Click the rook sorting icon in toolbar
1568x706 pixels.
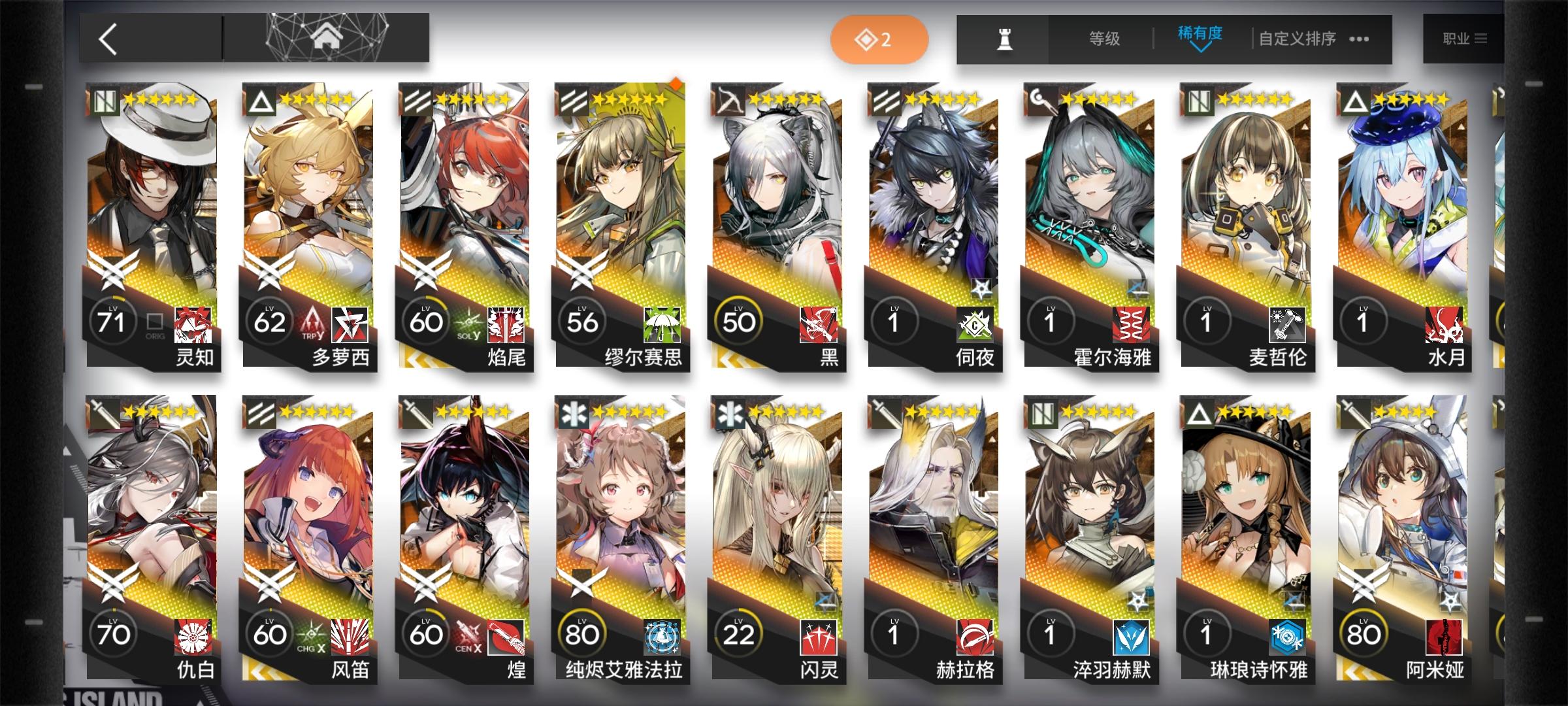[1006, 39]
